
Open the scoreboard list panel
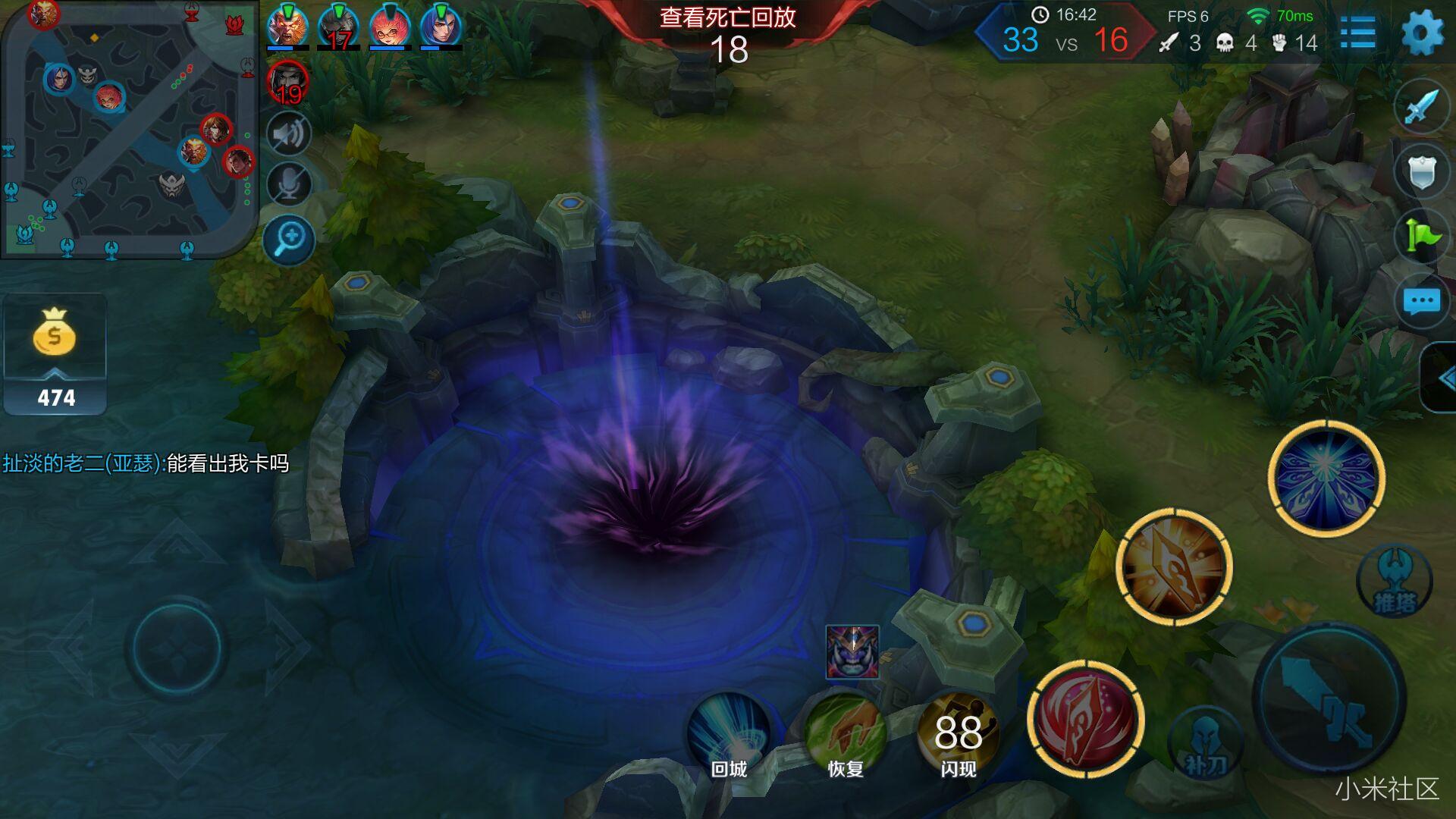[x=1357, y=33]
